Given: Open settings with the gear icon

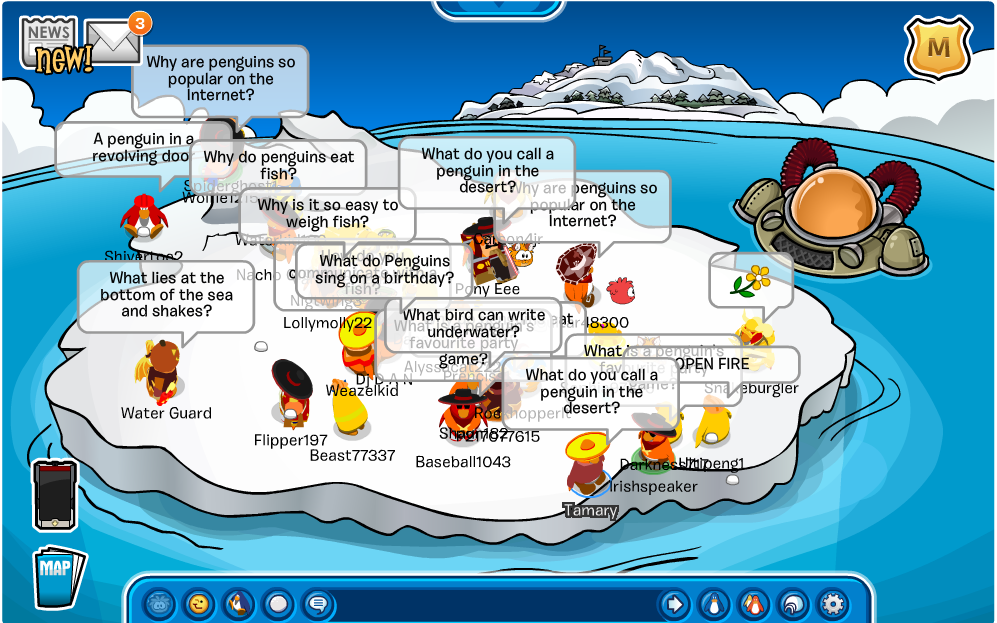Looking at the screenshot, I should tap(831, 604).
